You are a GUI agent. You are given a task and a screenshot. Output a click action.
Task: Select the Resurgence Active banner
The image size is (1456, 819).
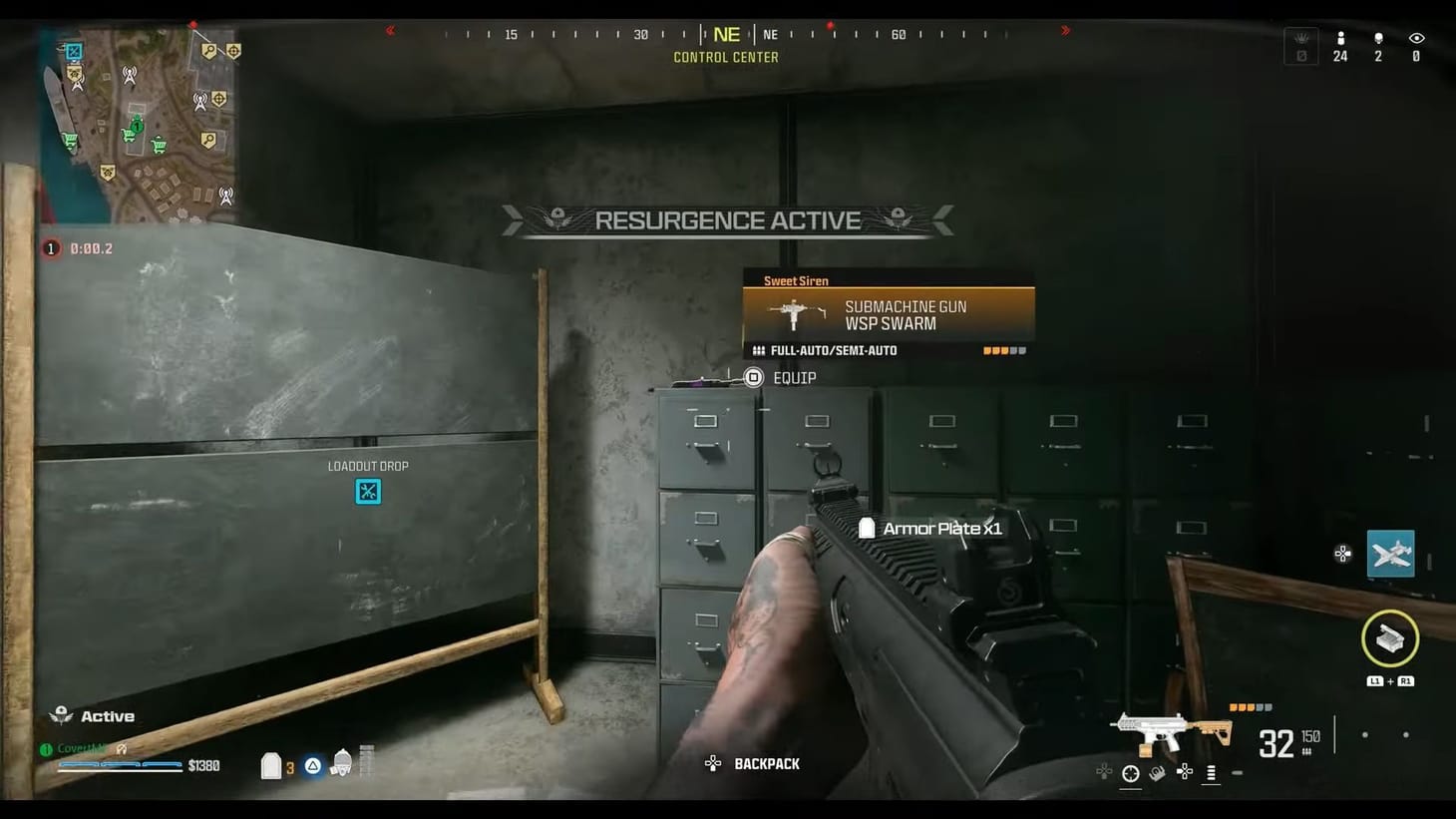pos(727,220)
